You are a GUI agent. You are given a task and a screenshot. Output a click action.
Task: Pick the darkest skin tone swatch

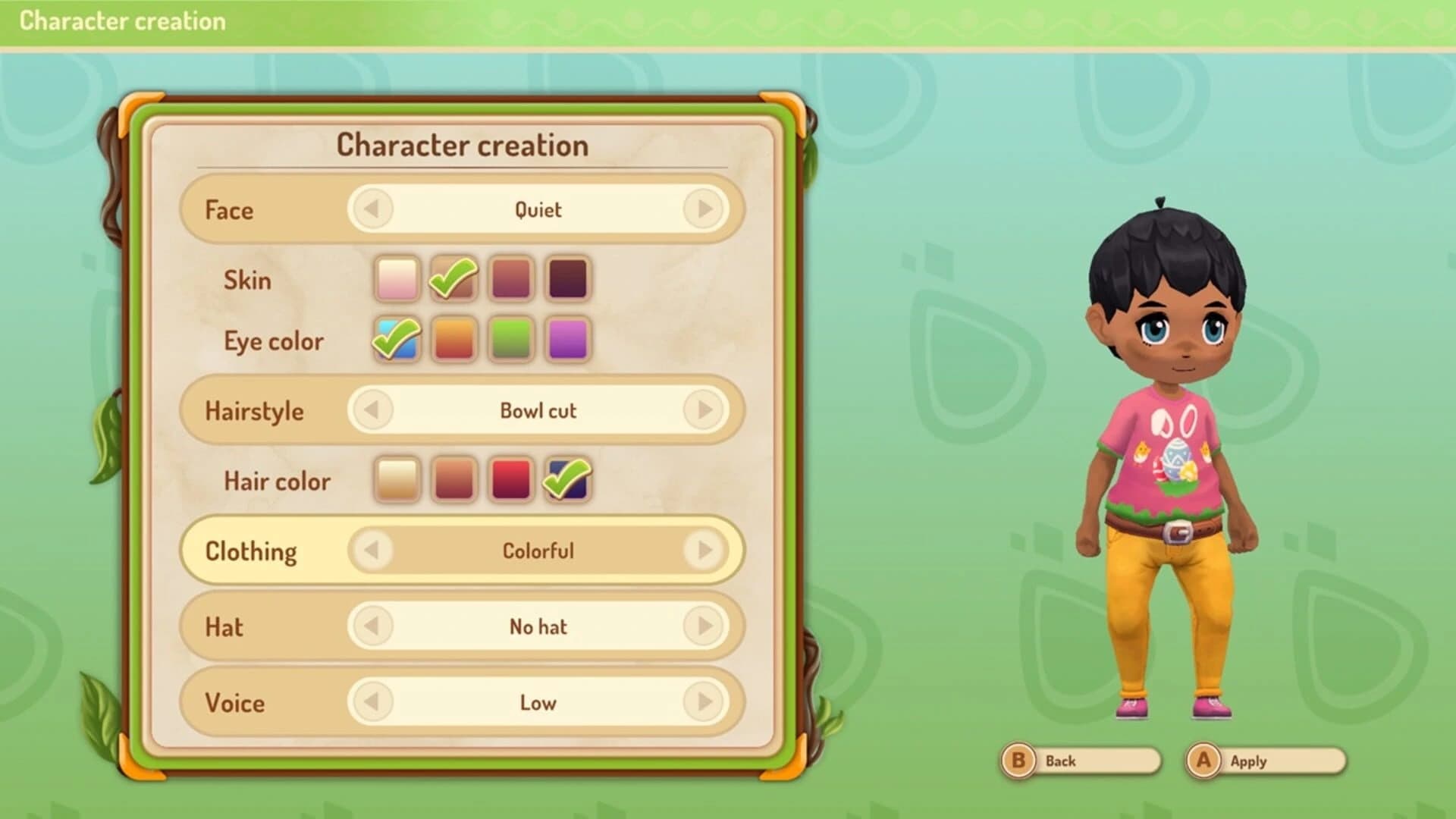567,280
